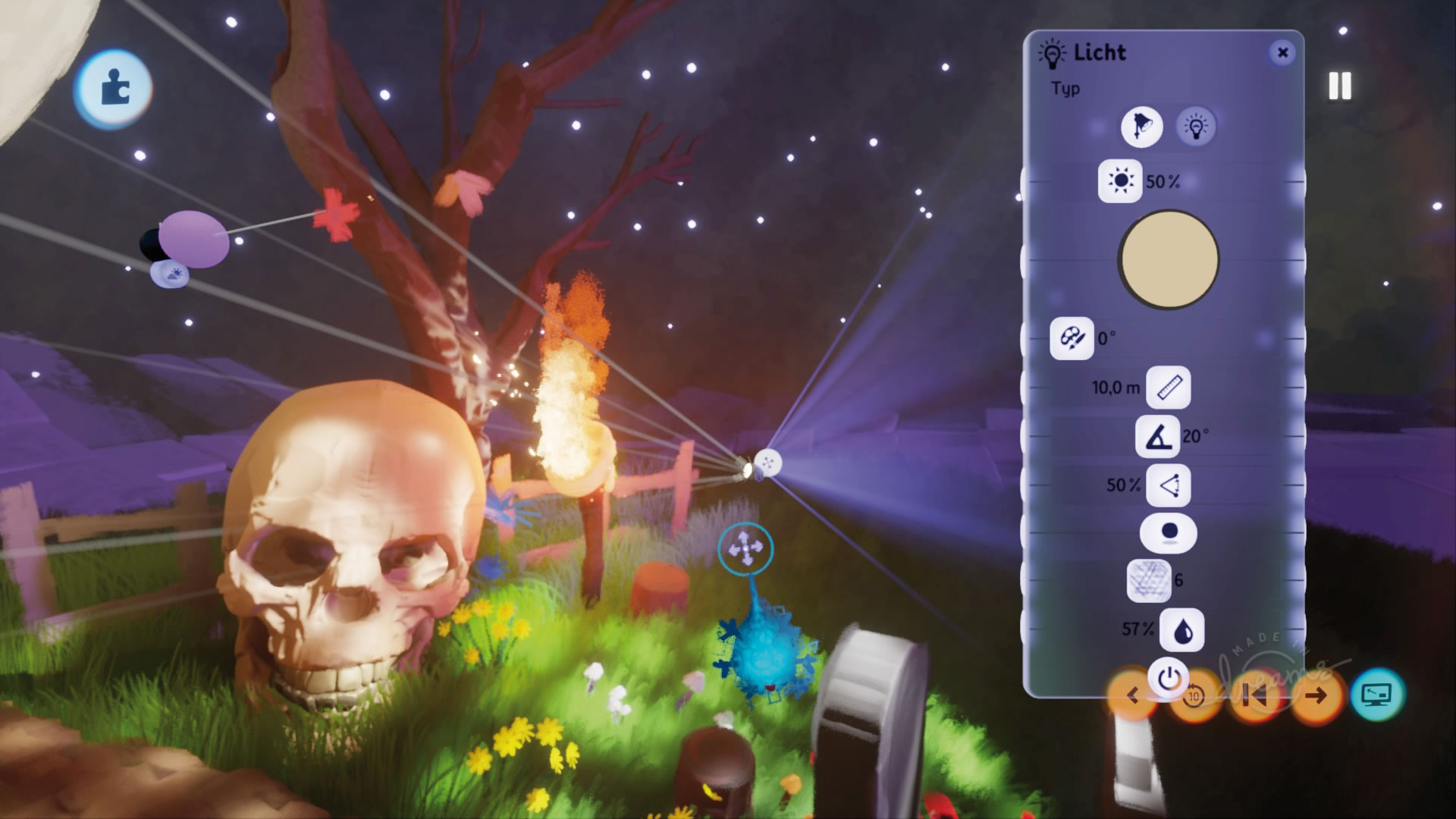Open the puzzle piece menu button

pyautogui.click(x=114, y=89)
